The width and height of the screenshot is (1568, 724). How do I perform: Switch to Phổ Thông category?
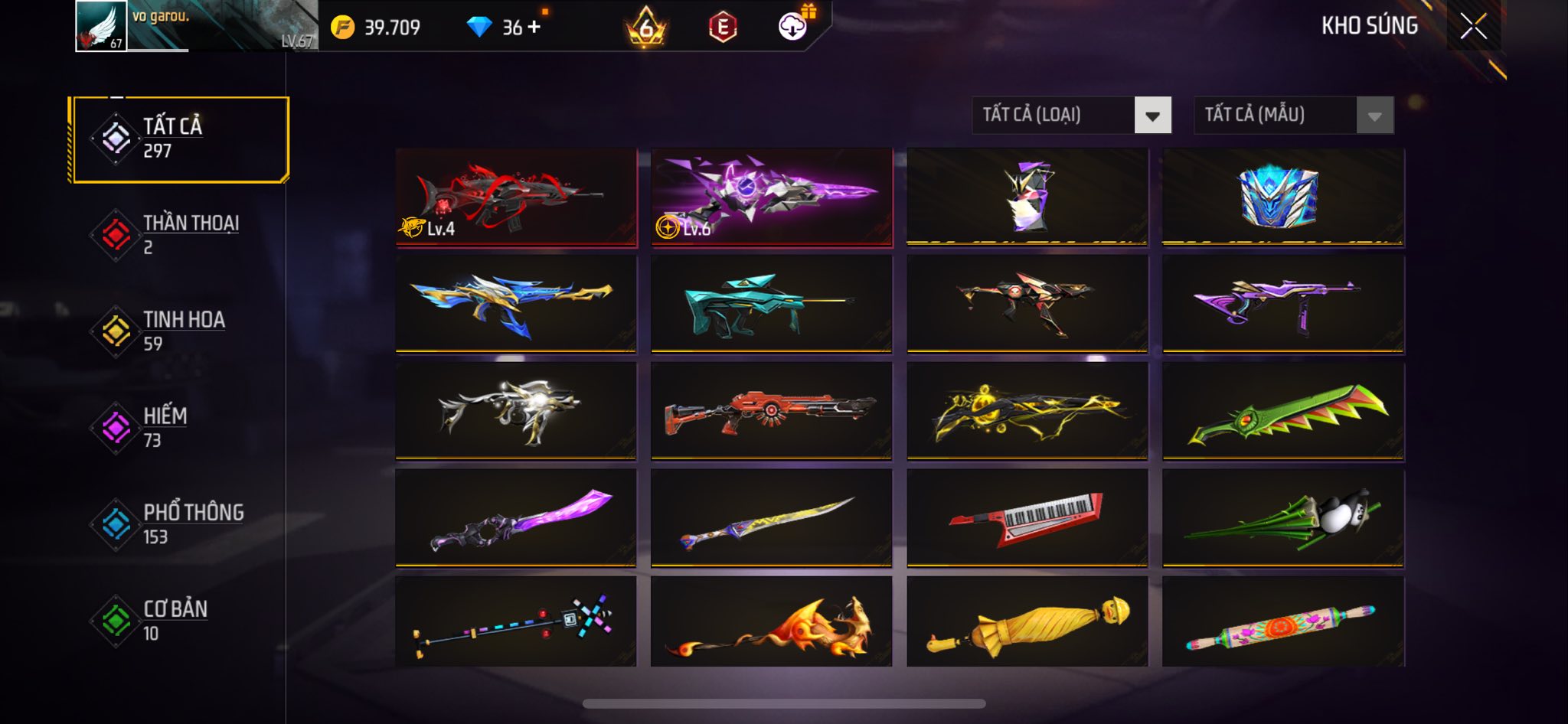(x=178, y=524)
